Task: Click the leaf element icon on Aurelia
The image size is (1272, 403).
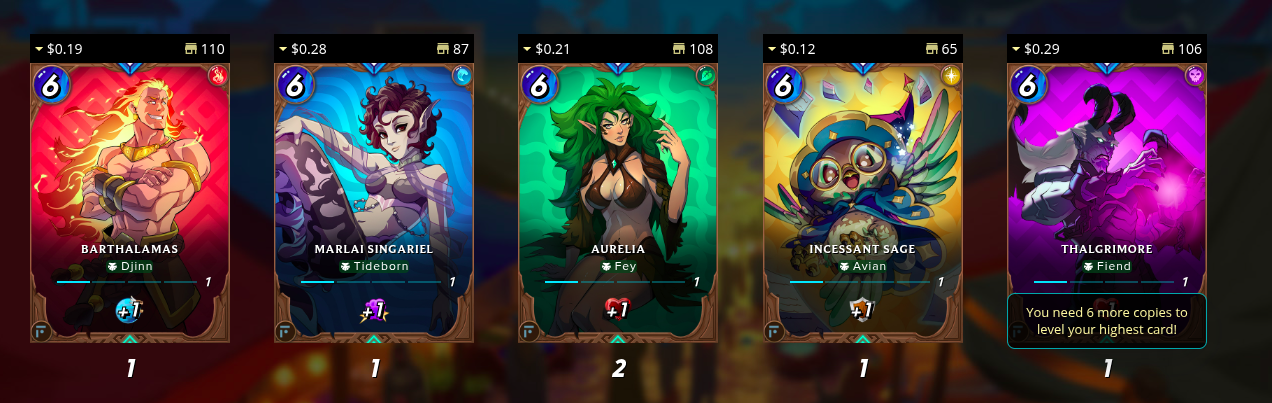Action: tap(706, 75)
